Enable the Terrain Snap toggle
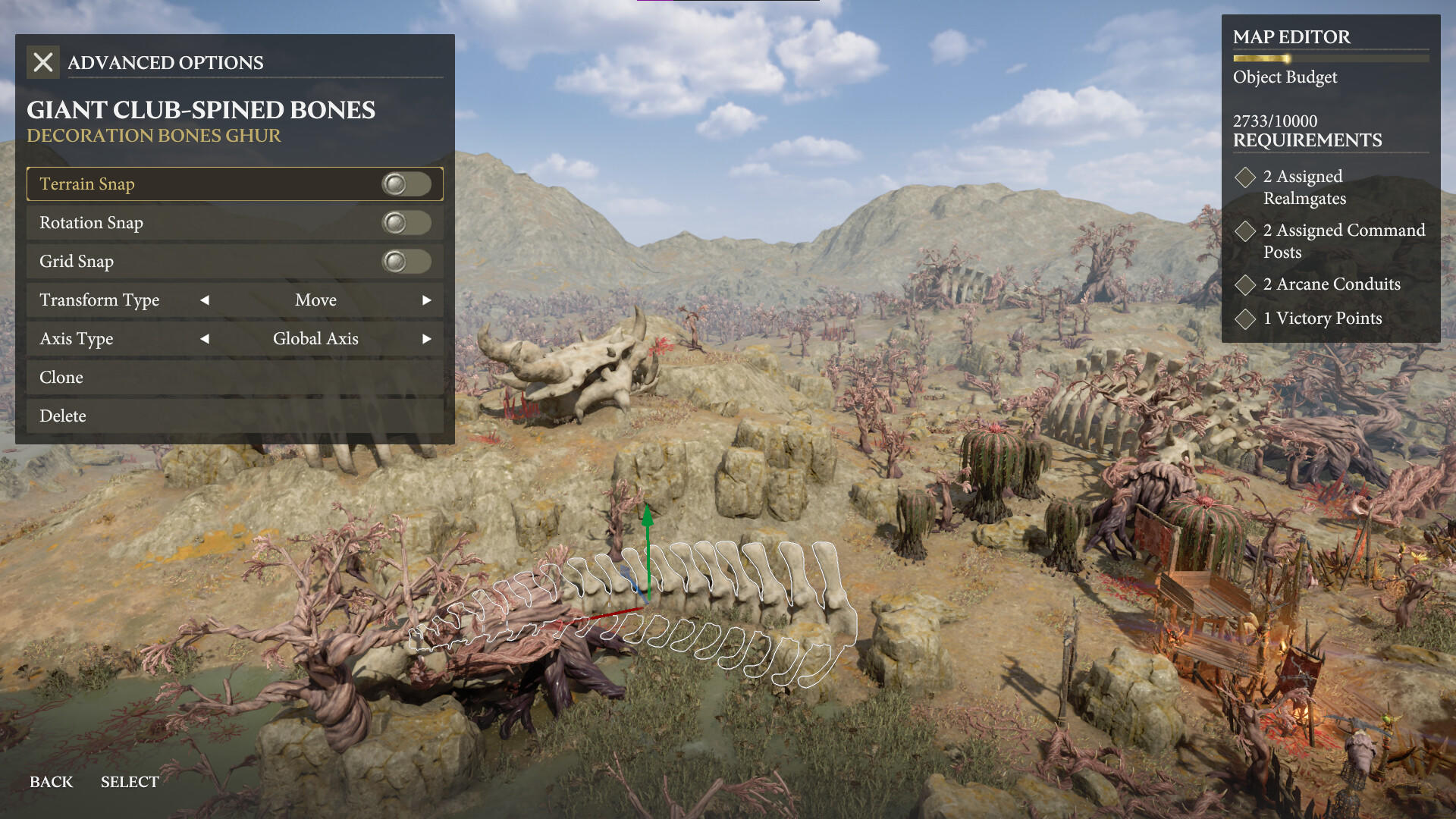 coord(406,184)
